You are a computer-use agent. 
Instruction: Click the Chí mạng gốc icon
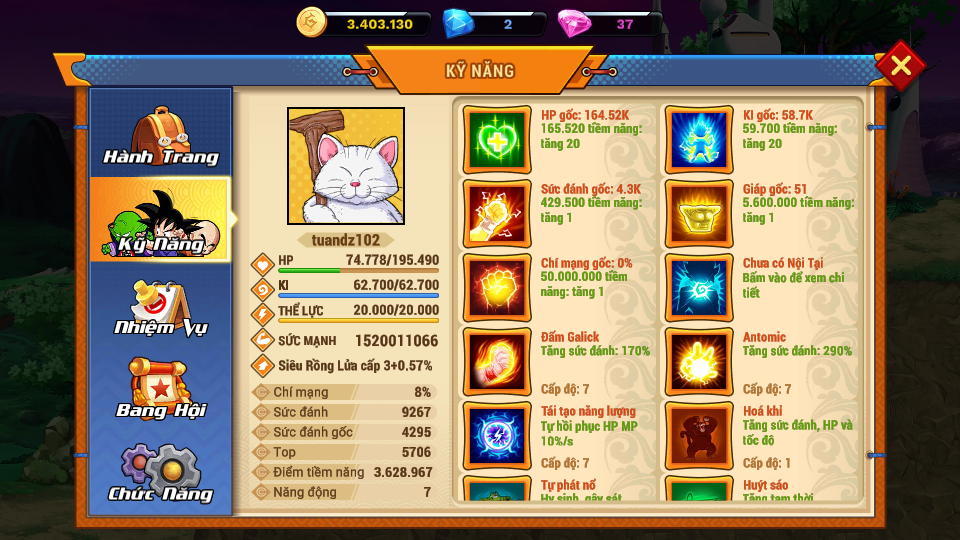click(x=497, y=287)
